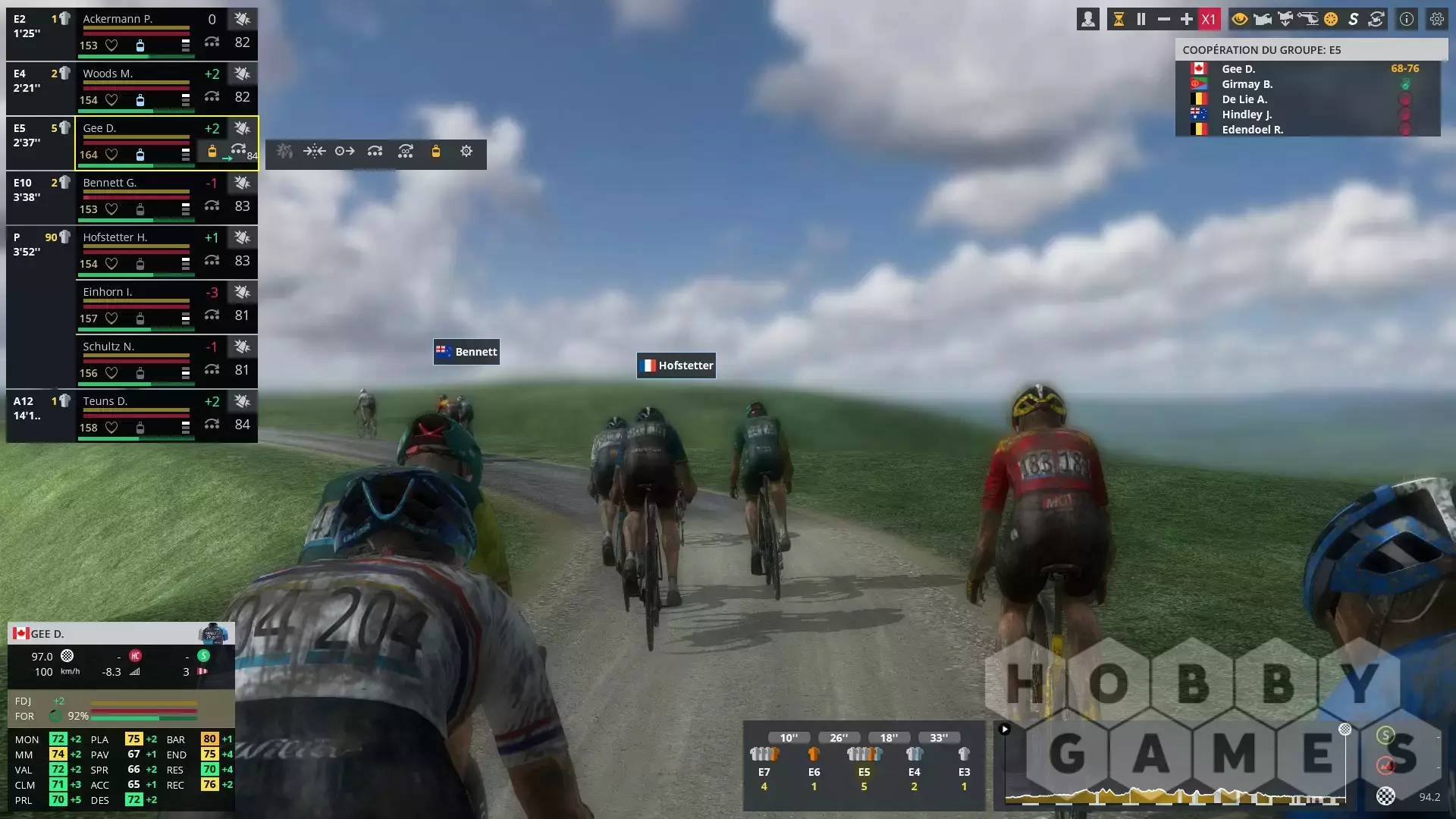Click Gee D.'s attack icon

coord(242,128)
